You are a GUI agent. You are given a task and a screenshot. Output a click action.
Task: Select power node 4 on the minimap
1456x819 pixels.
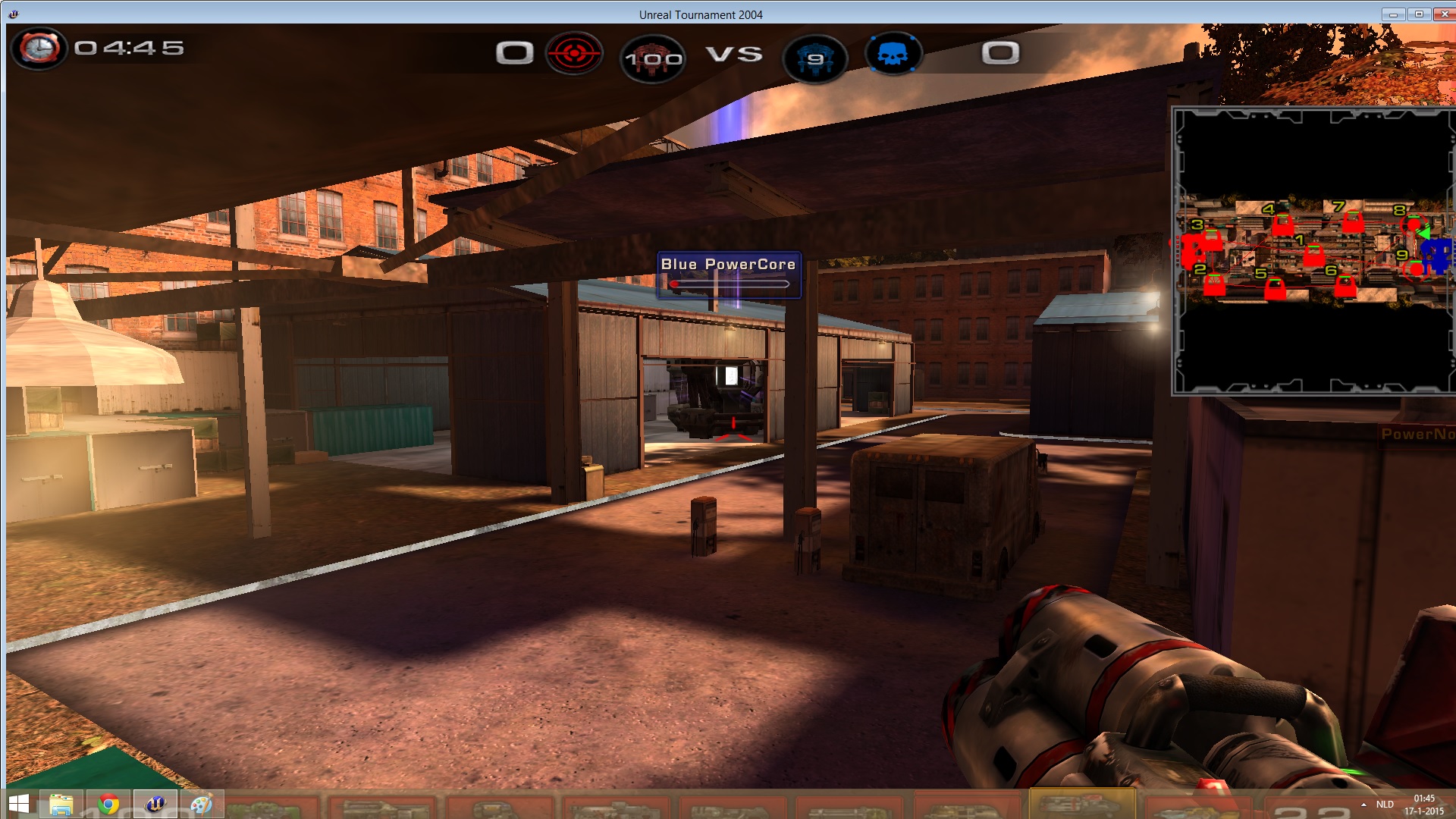pyautogui.click(x=1282, y=224)
